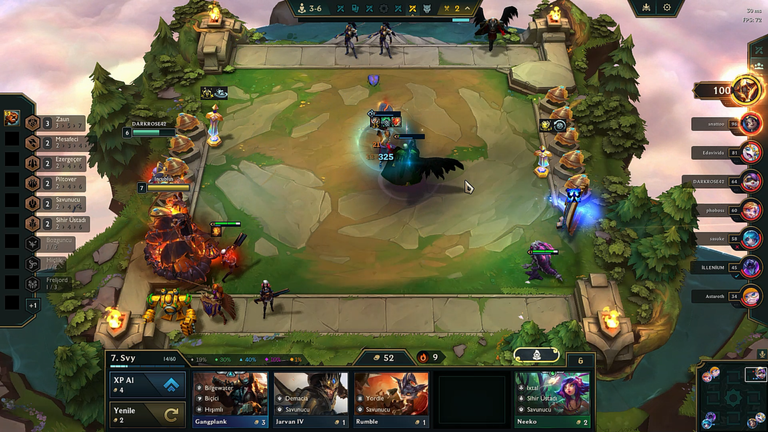Buy XP with the XP Al button

pos(147,385)
